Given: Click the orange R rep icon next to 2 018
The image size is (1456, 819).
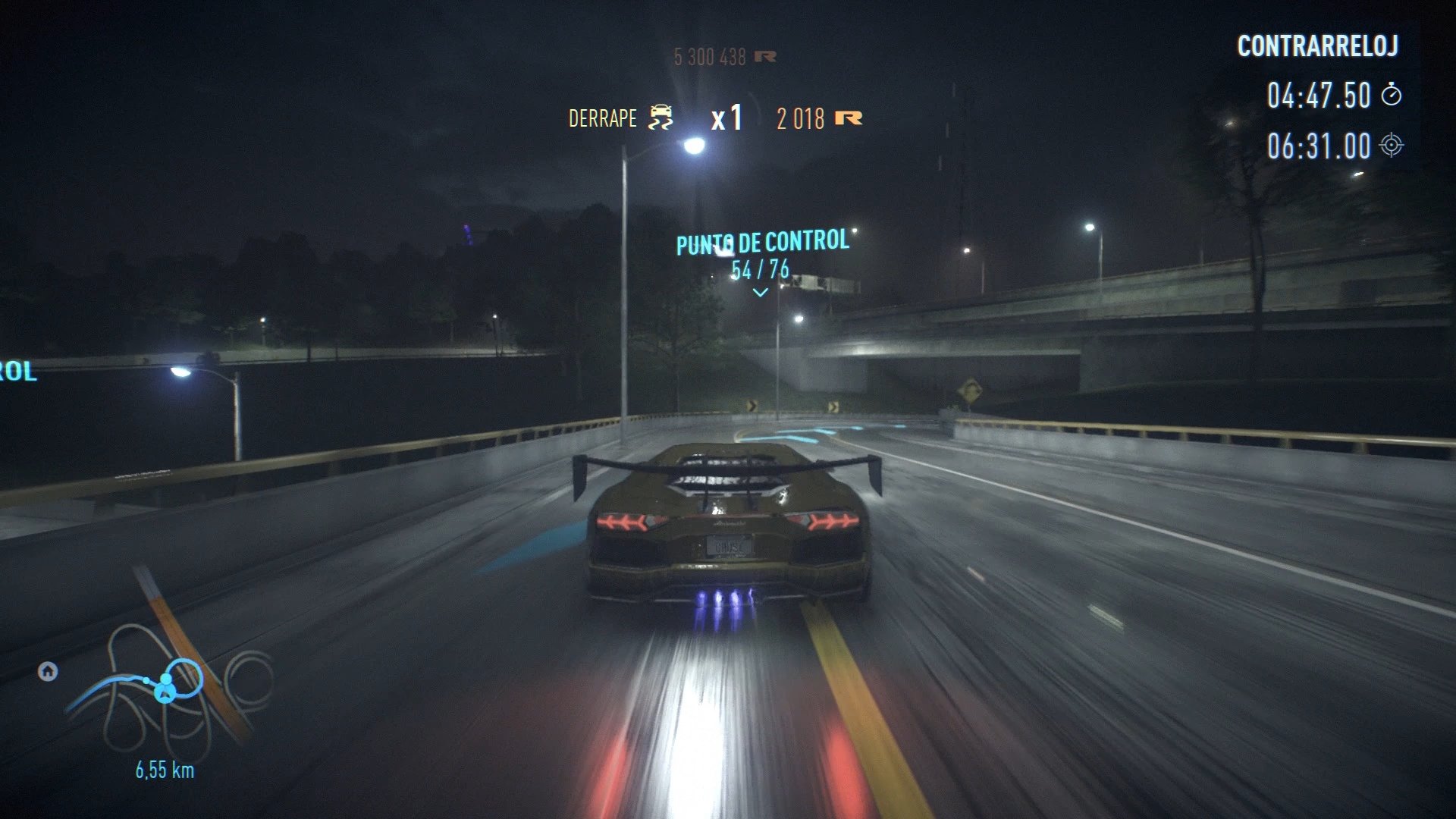Looking at the screenshot, I should (x=850, y=116).
